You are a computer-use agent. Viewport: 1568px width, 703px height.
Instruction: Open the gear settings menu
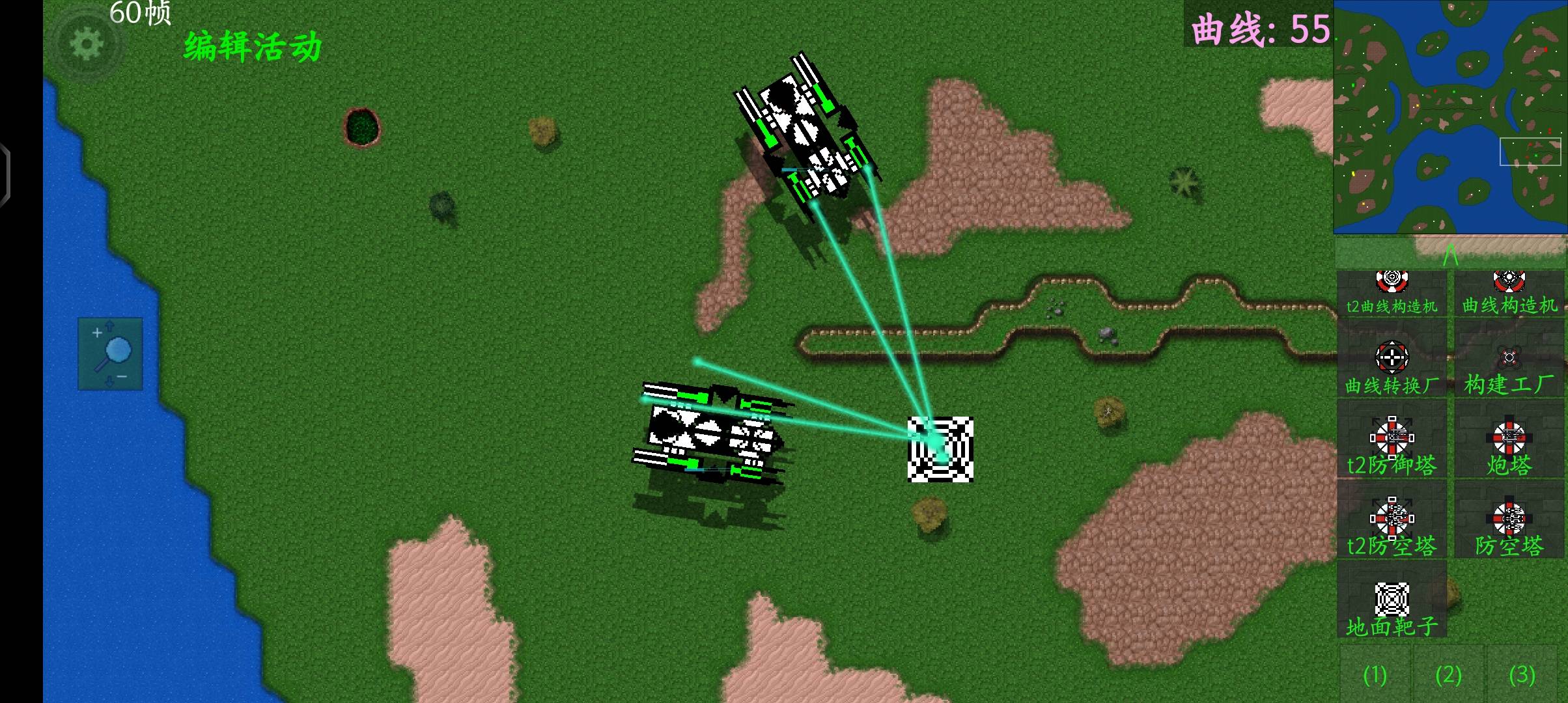tap(87, 44)
